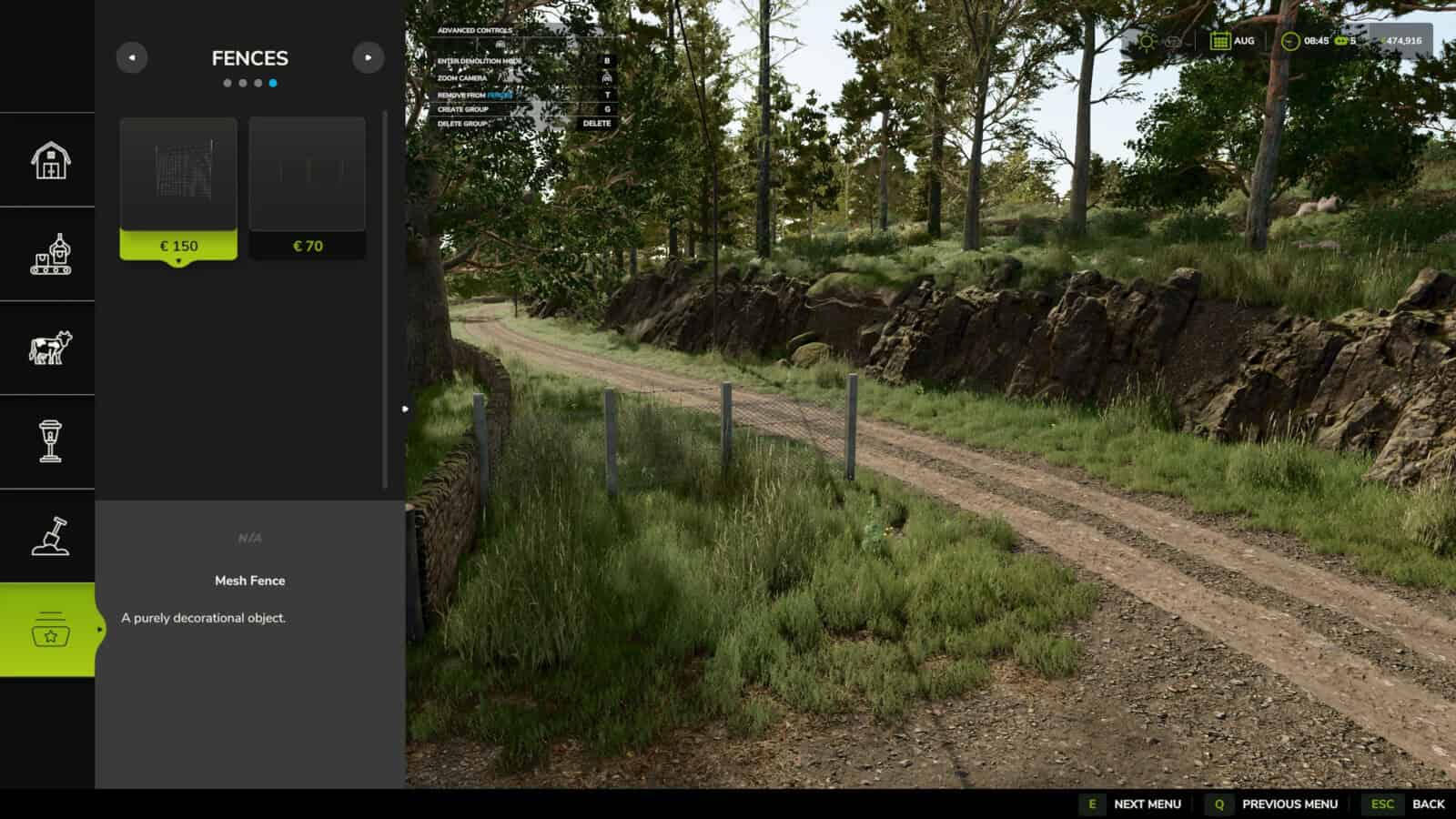Click the right arrow beside FENCES title
1456x819 pixels.
(x=369, y=57)
